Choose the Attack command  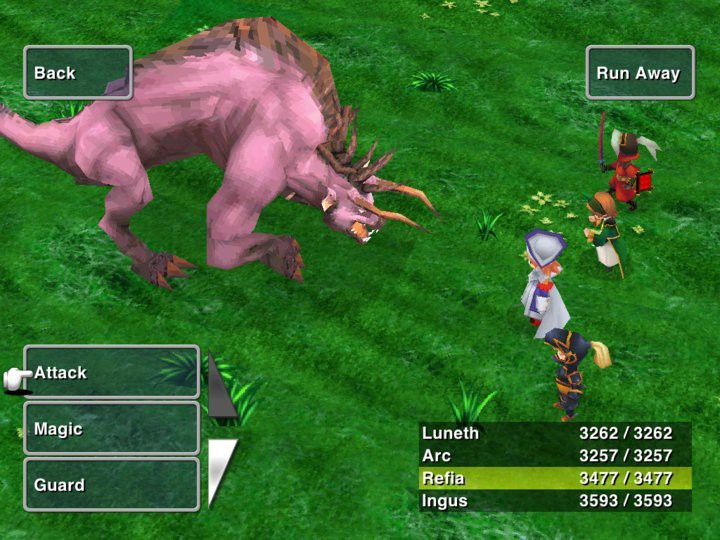pyautogui.click(x=111, y=373)
